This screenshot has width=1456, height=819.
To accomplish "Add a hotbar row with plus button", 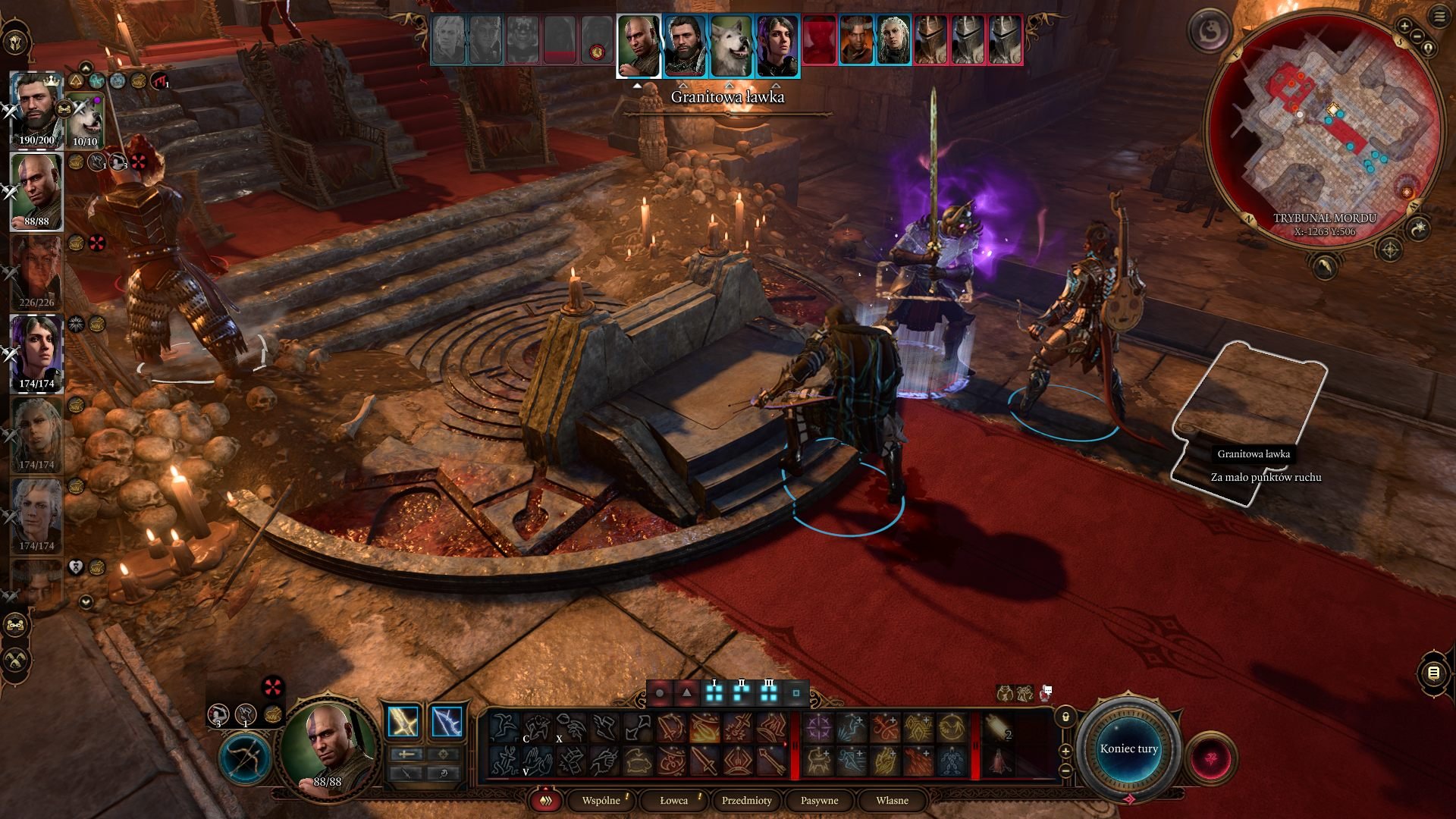I will (x=1065, y=751).
